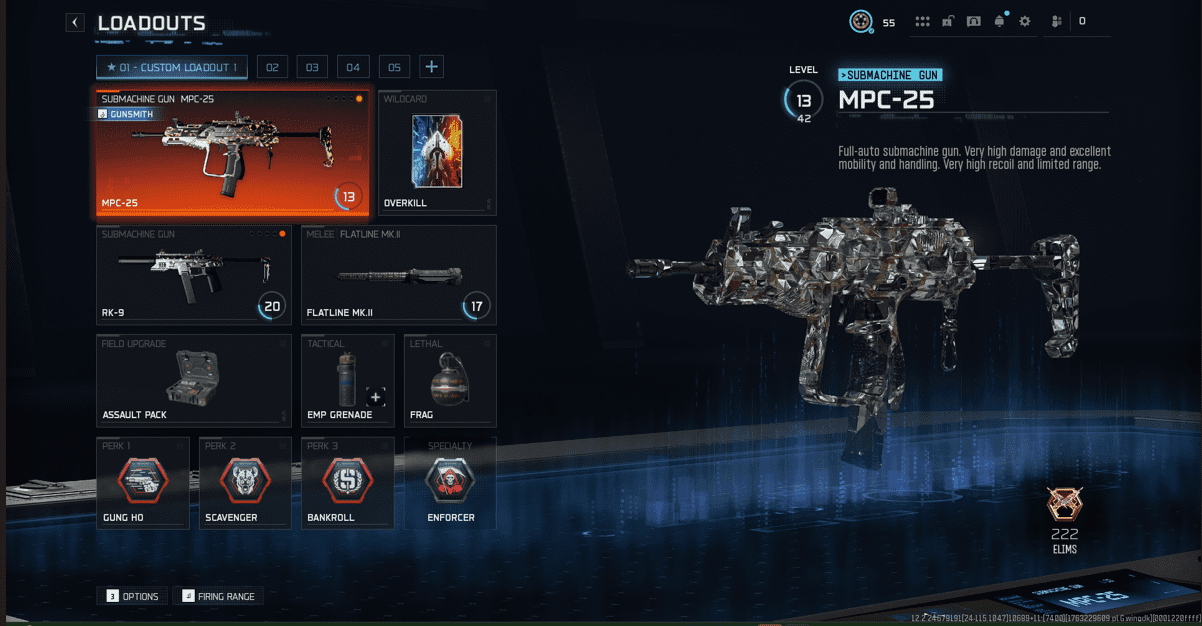Open the Assault Pack field upgrade slot
Image resolution: width=1202 pixels, height=626 pixels.
[x=194, y=379]
